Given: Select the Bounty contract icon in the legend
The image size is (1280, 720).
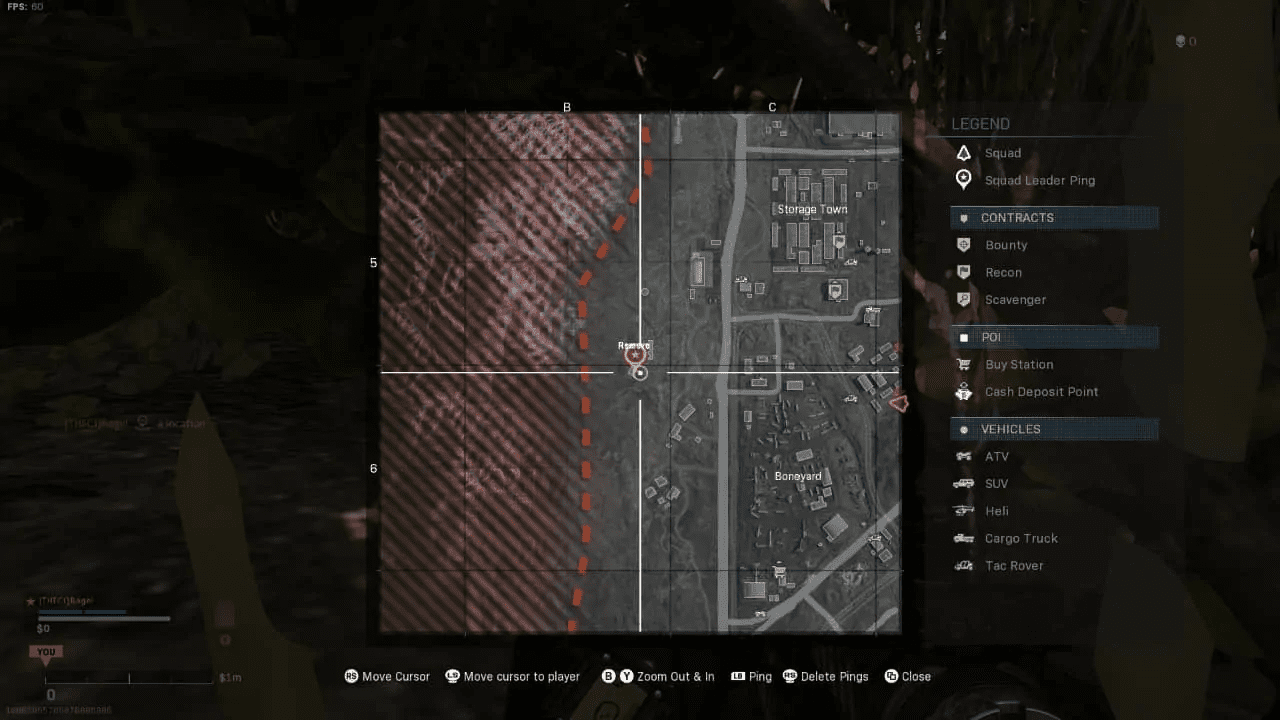Looking at the screenshot, I should click(963, 245).
